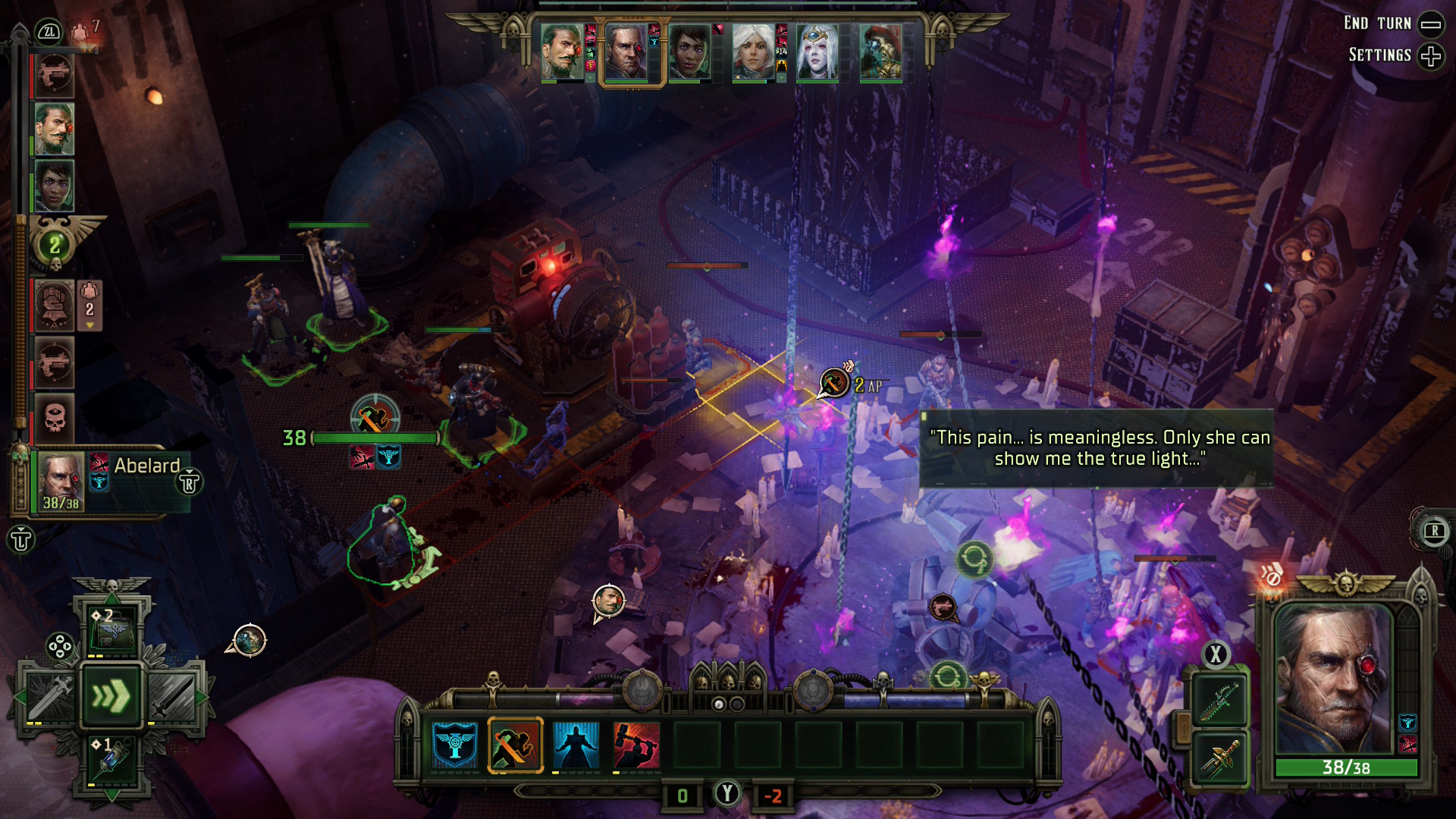1456x819 pixels.
Task: Activate the blue winged shield ability
Action: [455, 745]
